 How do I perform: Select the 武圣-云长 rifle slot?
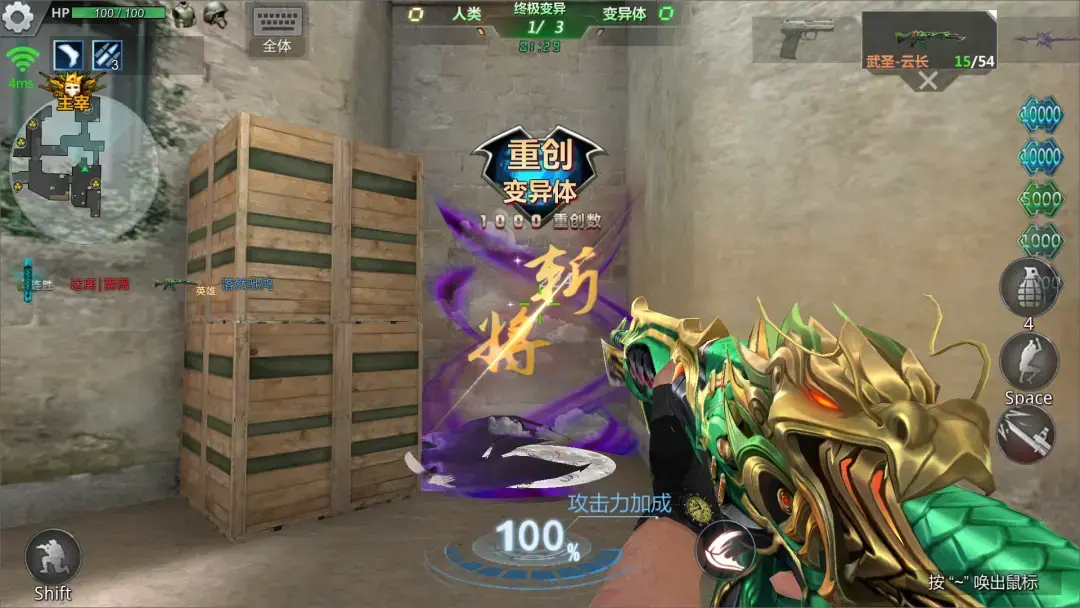[929, 40]
